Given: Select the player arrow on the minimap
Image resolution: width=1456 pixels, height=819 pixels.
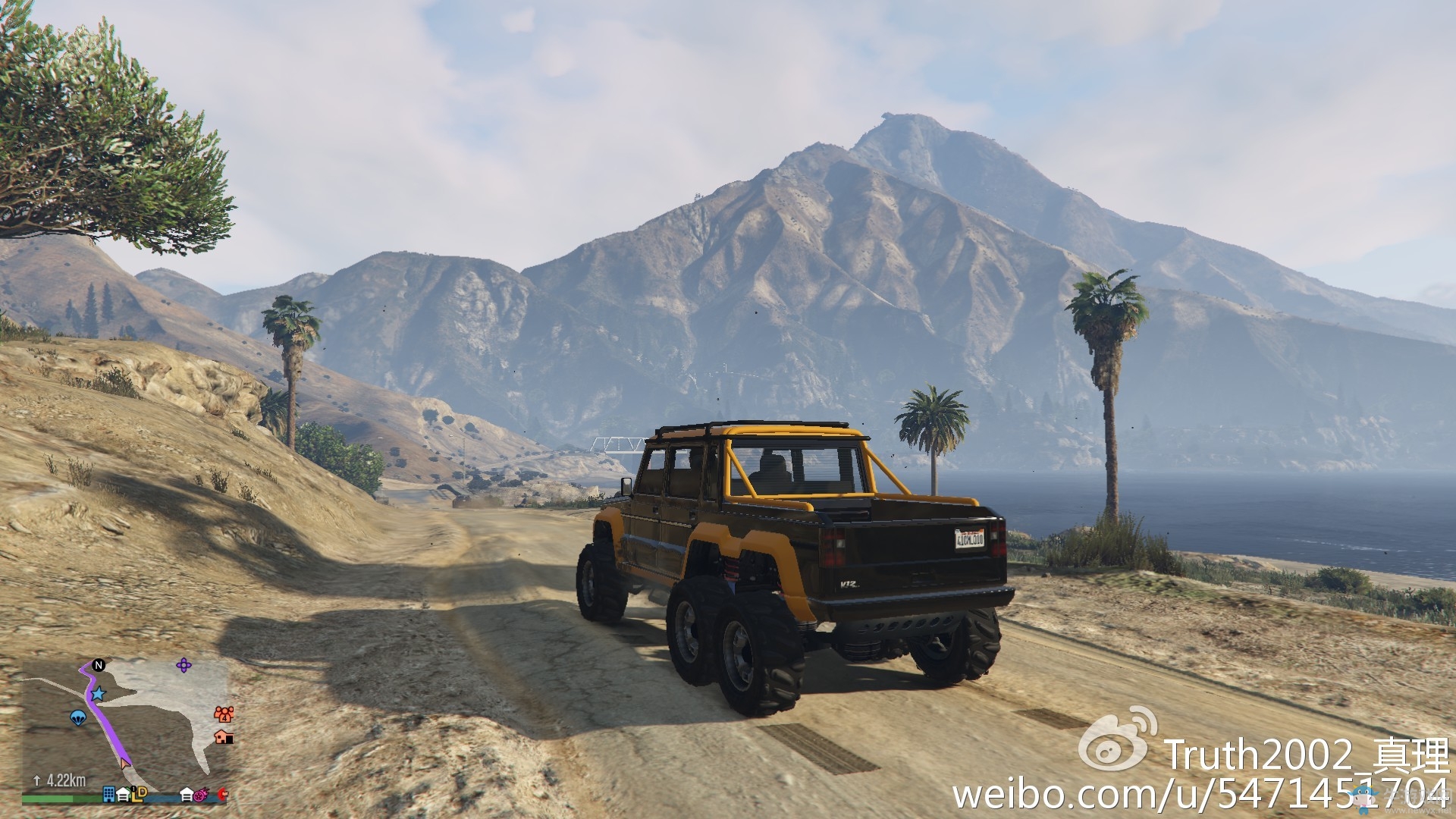Looking at the screenshot, I should tap(126, 764).
